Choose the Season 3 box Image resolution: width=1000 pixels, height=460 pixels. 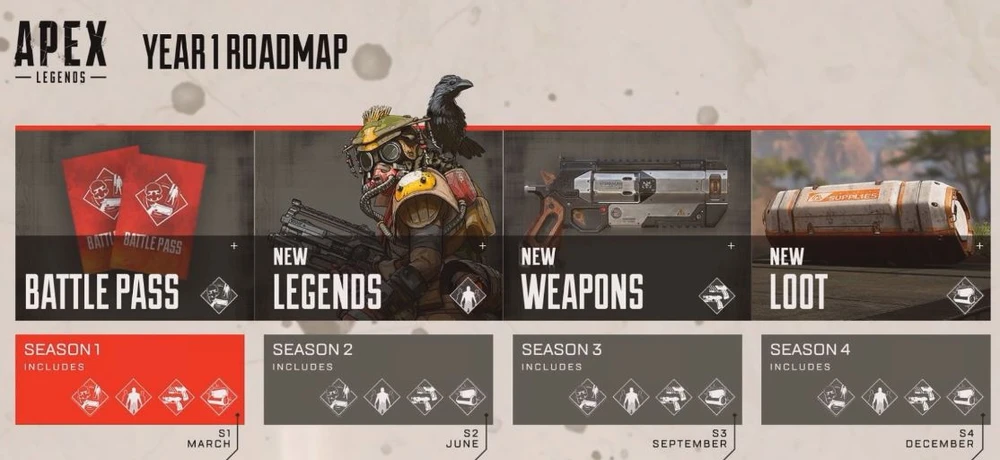point(627,379)
